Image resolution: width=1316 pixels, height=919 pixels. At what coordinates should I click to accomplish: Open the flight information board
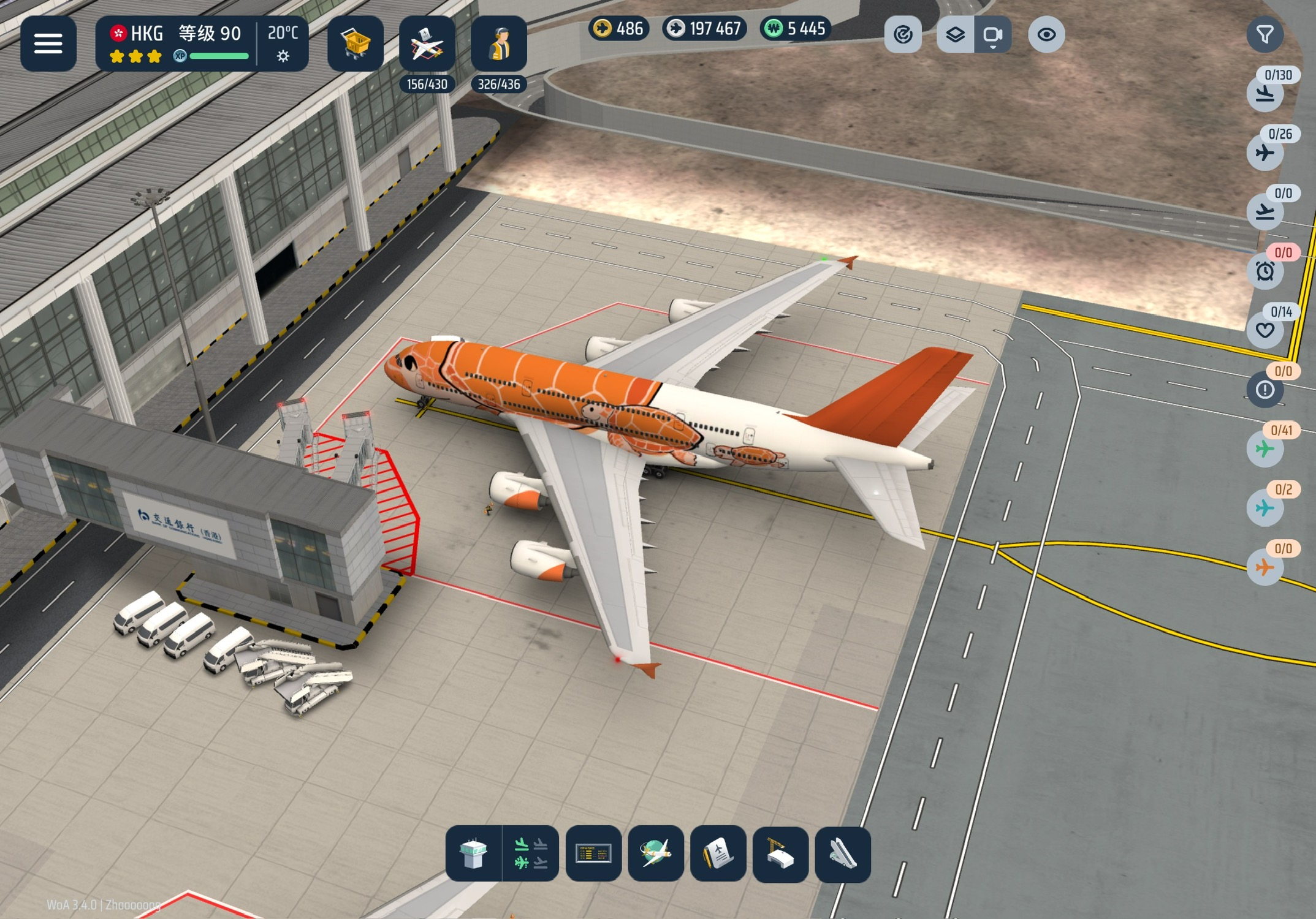(x=593, y=853)
